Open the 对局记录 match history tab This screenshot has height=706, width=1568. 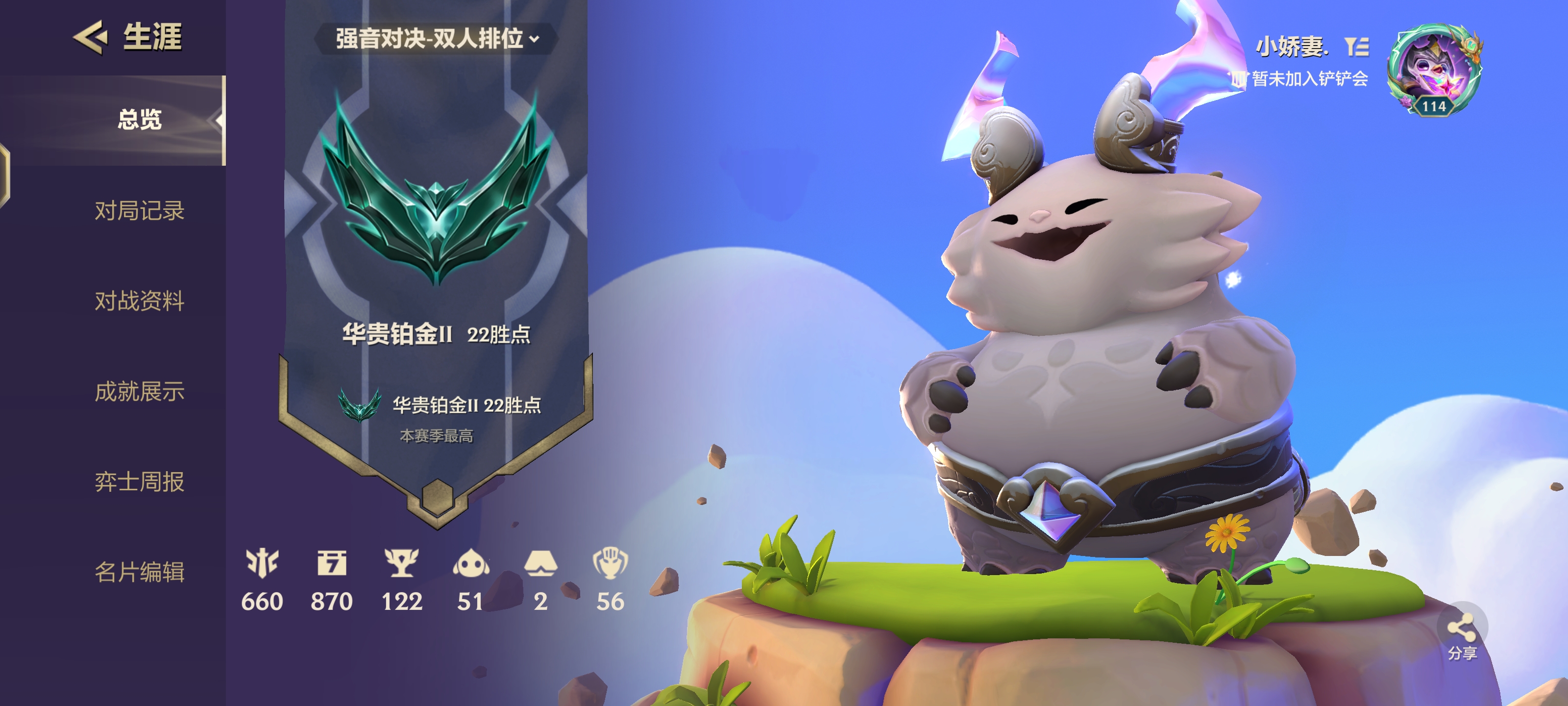[x=139, y=211]
